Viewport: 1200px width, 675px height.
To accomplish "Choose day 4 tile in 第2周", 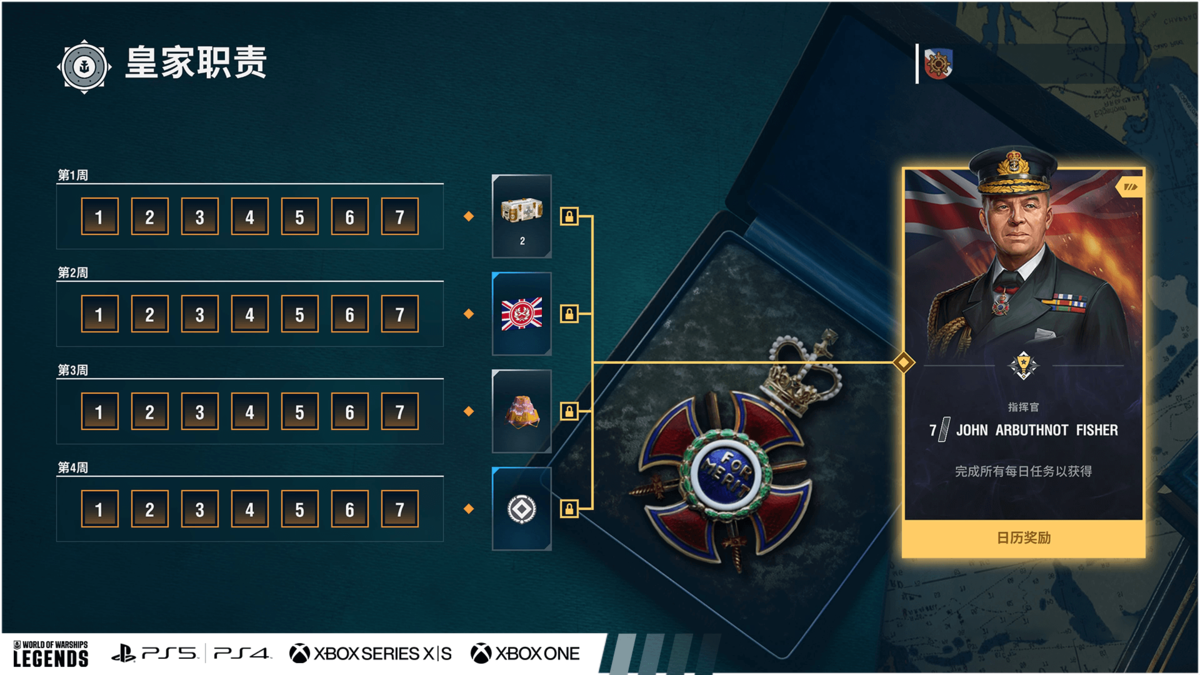I will [x=250, y=314].
